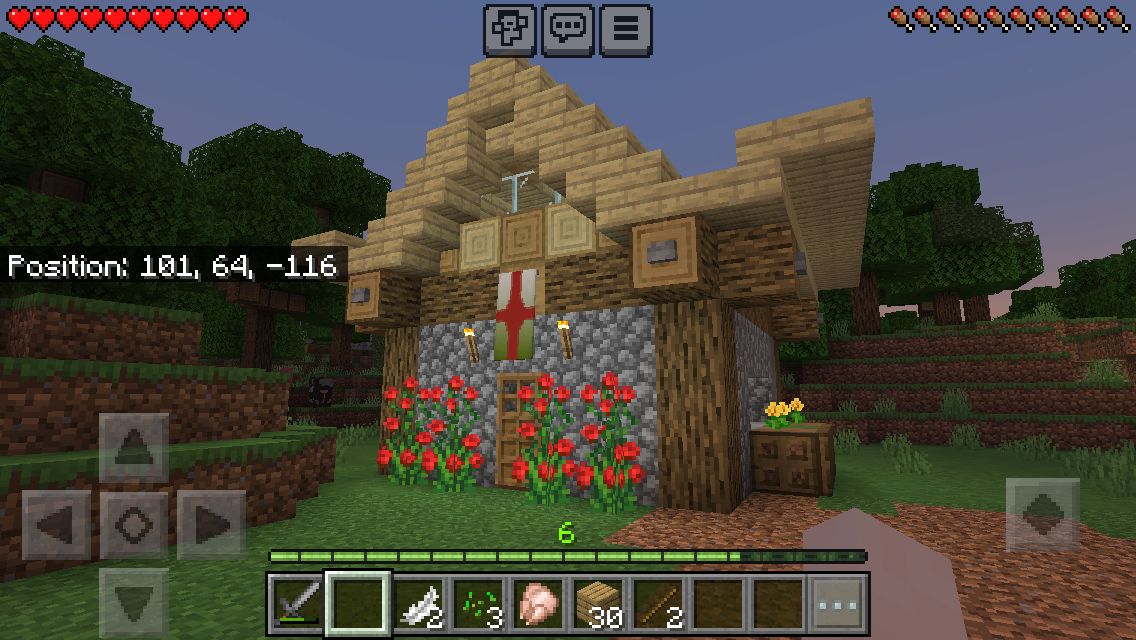Tap the move backward arrow on the D-pad
The image size is (1136, 640).
point(133,601)
